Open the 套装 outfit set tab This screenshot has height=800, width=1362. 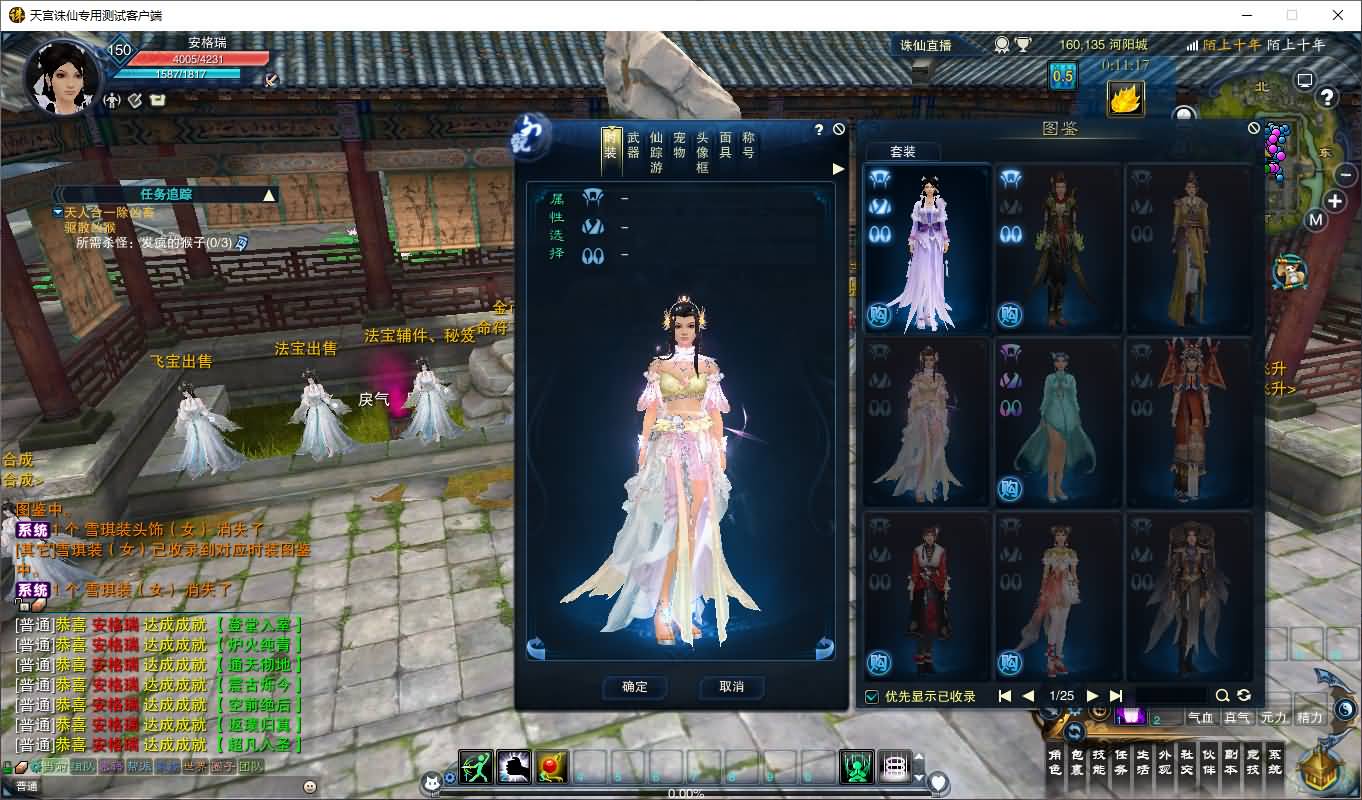pos(902,152)
